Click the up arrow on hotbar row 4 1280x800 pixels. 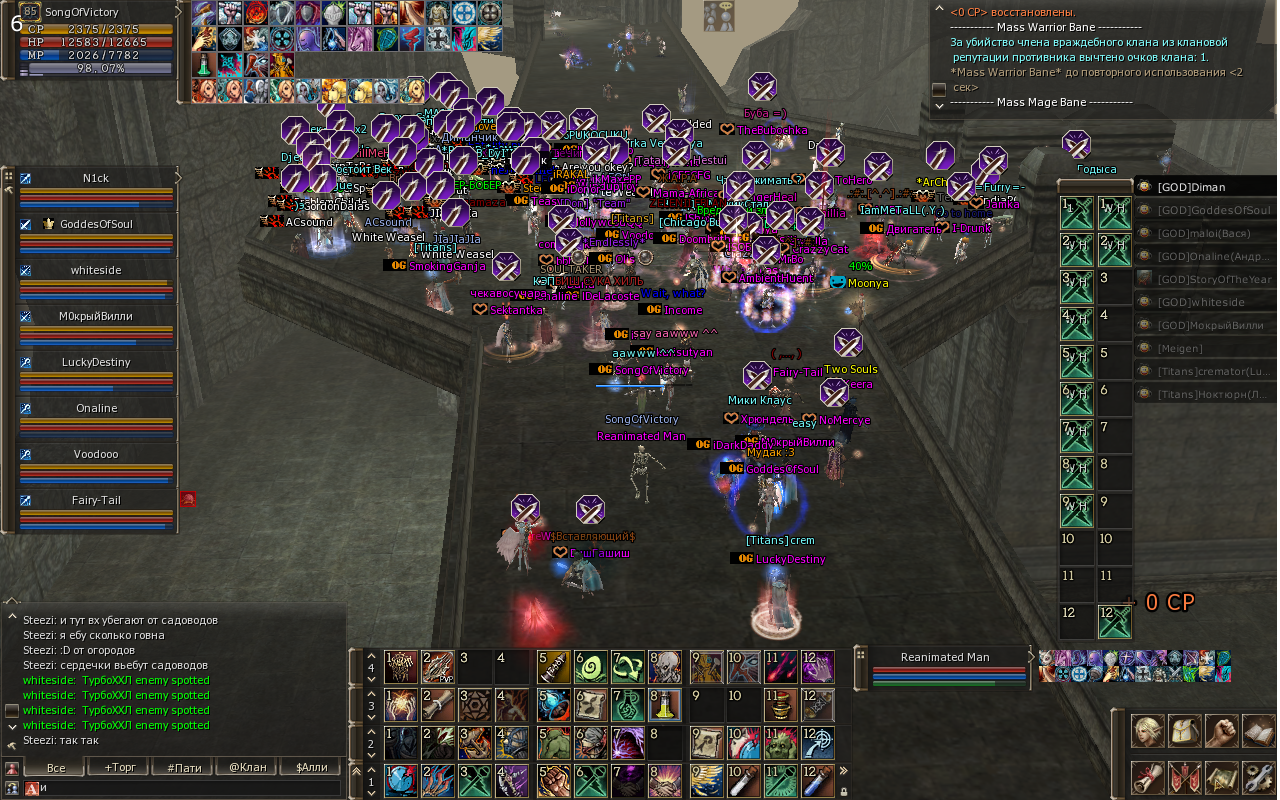point(371,656)
